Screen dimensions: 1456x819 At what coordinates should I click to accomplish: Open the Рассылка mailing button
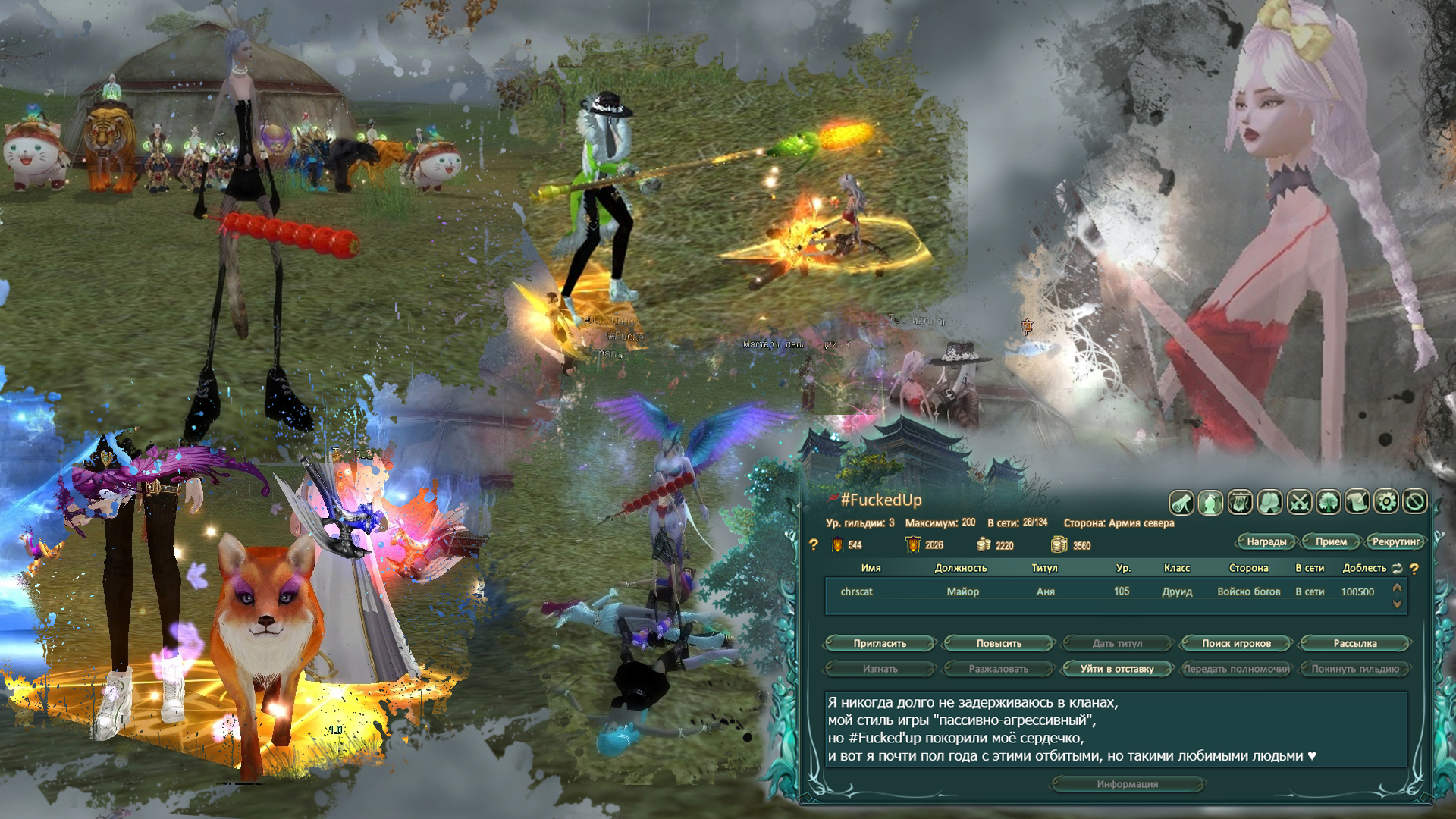coord(1354,643)
